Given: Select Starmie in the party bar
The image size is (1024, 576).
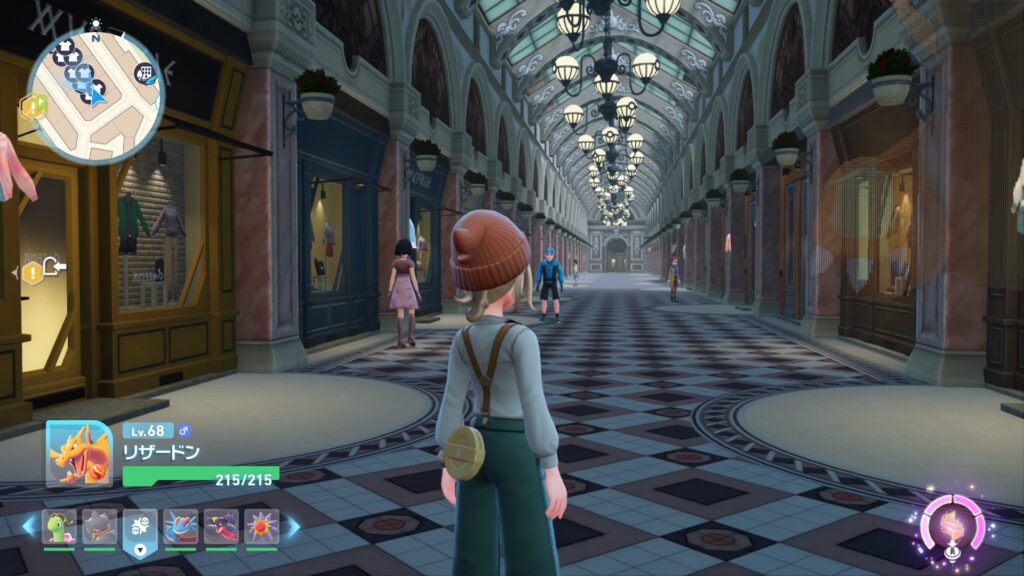Looking at the screenshot, I should coord(261,527).
